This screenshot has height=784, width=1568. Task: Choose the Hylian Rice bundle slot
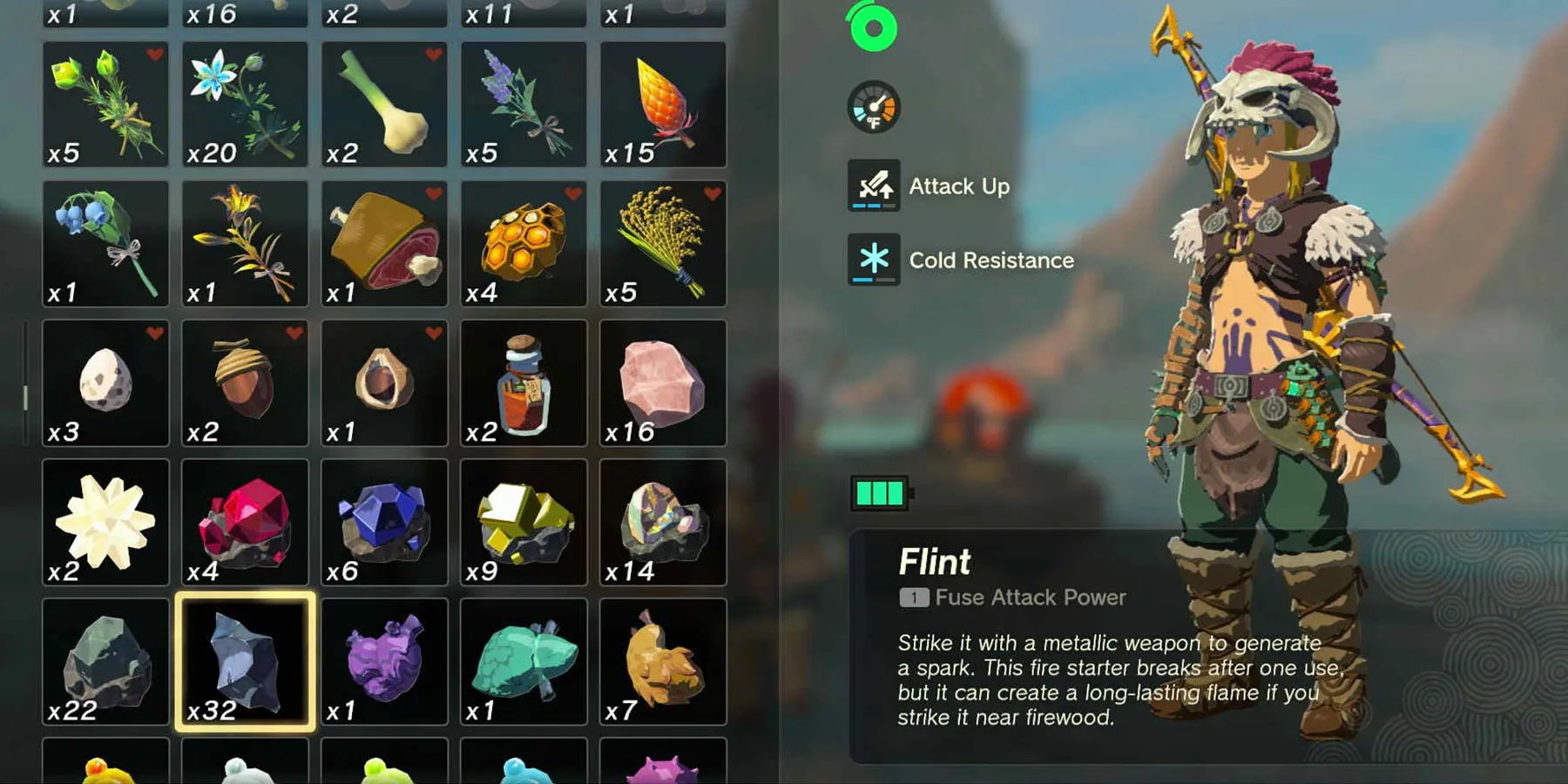click(663, 244)
